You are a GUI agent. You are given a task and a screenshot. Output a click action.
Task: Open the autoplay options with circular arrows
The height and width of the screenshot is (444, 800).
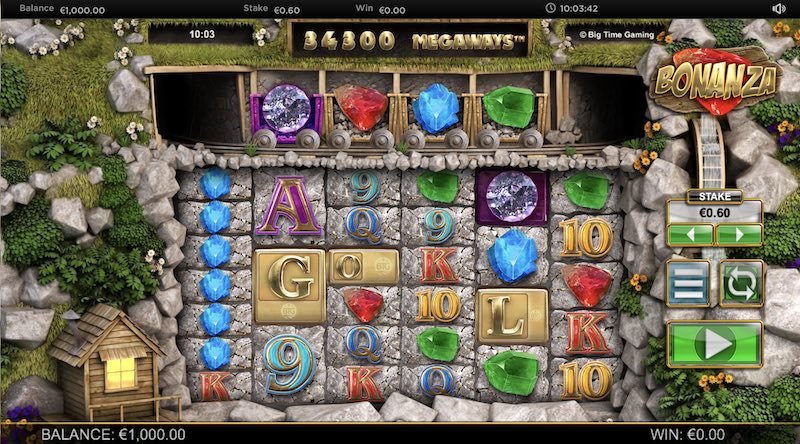click(x=741, y=283)
